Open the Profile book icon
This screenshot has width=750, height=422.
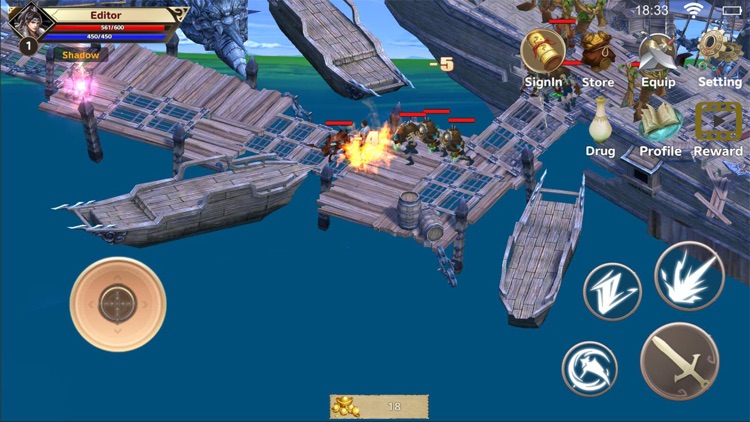tap(660, 124)
